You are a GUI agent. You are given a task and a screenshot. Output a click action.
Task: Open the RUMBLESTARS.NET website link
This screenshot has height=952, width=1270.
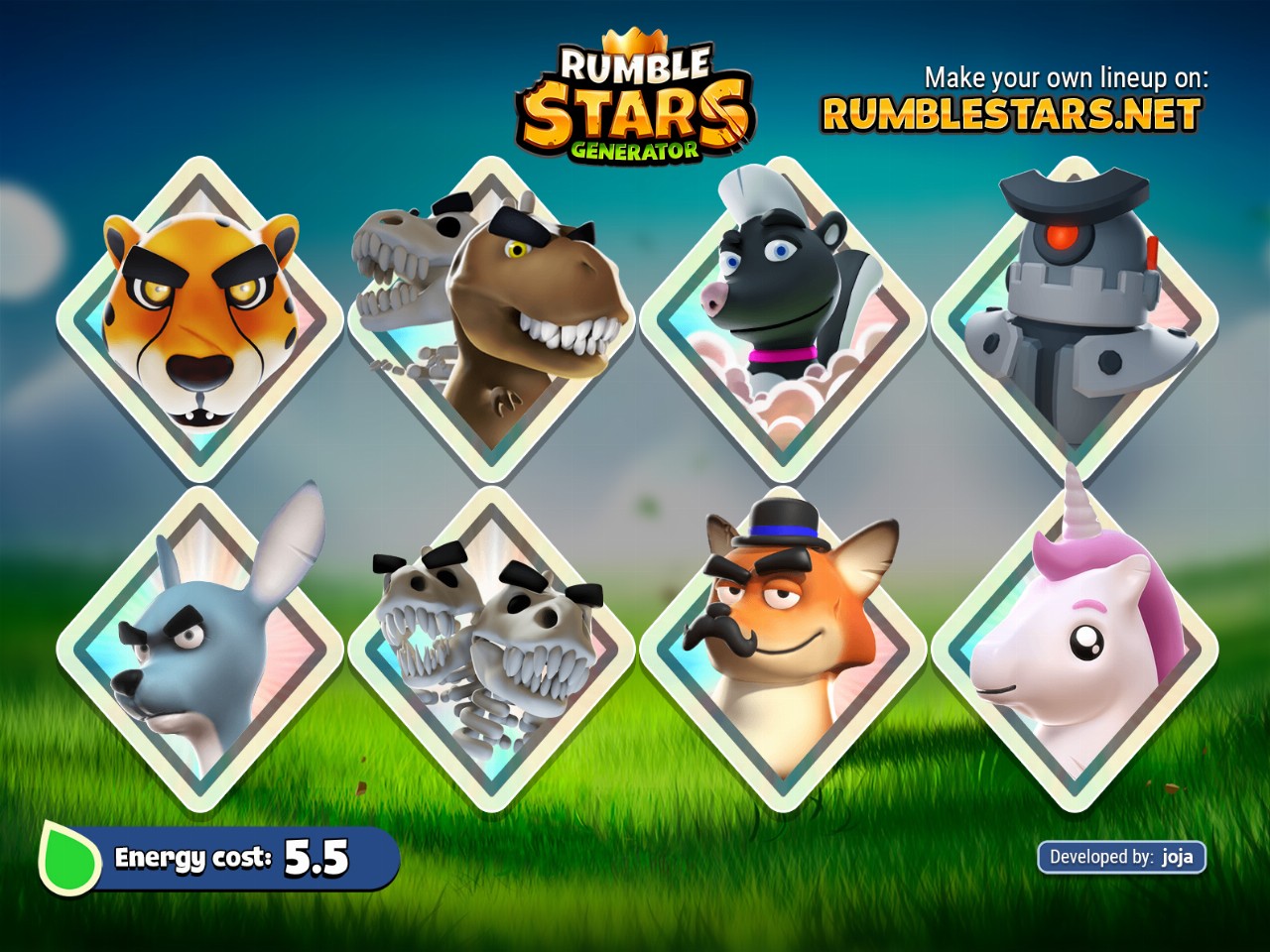coord(1011,115)
